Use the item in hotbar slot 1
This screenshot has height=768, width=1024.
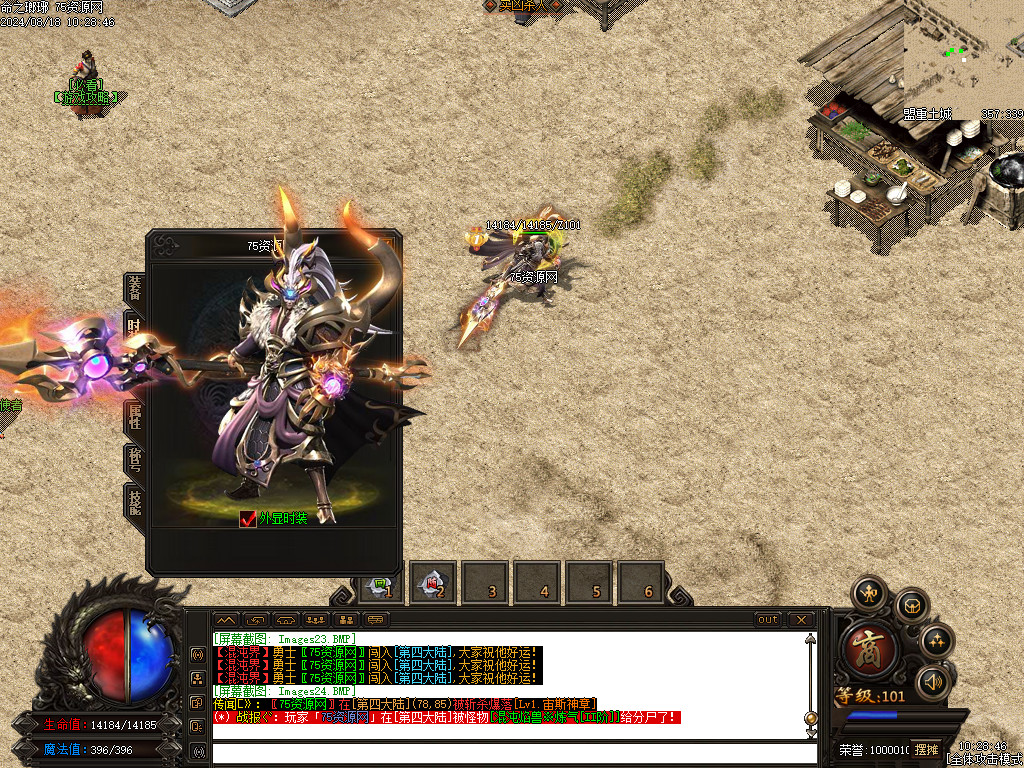tap(381, 584)
